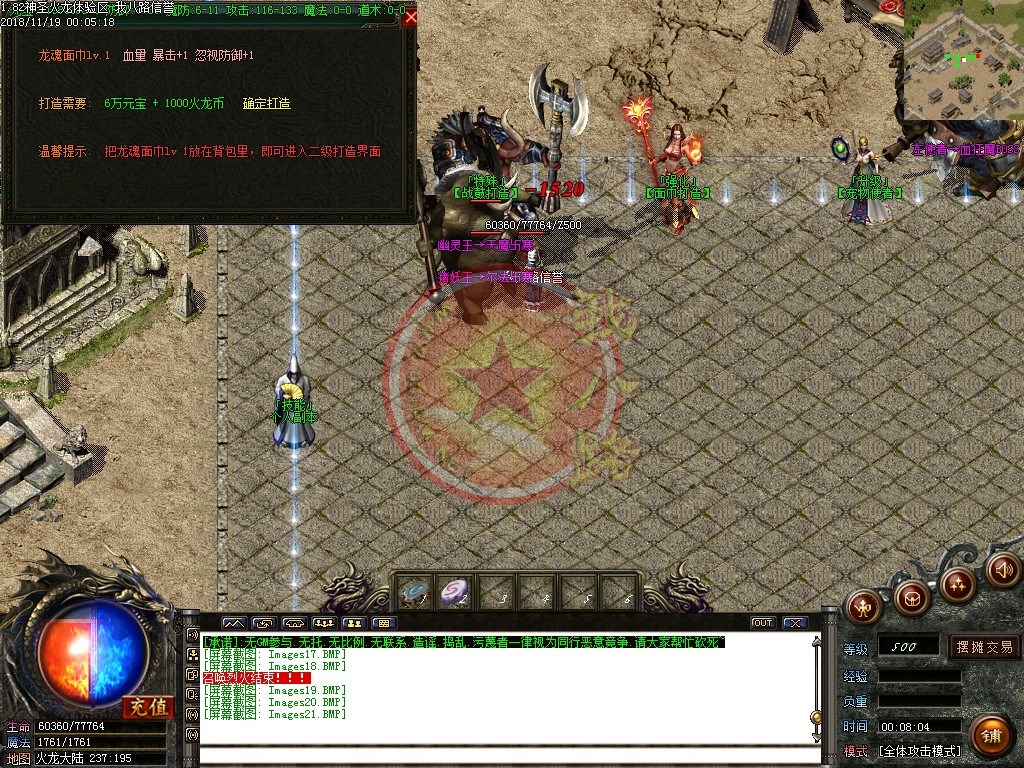1024x768 pixels.
Task: Change the 全体攻击模式 attack mode
Action: pyautogui.click(x=919, y=751)
